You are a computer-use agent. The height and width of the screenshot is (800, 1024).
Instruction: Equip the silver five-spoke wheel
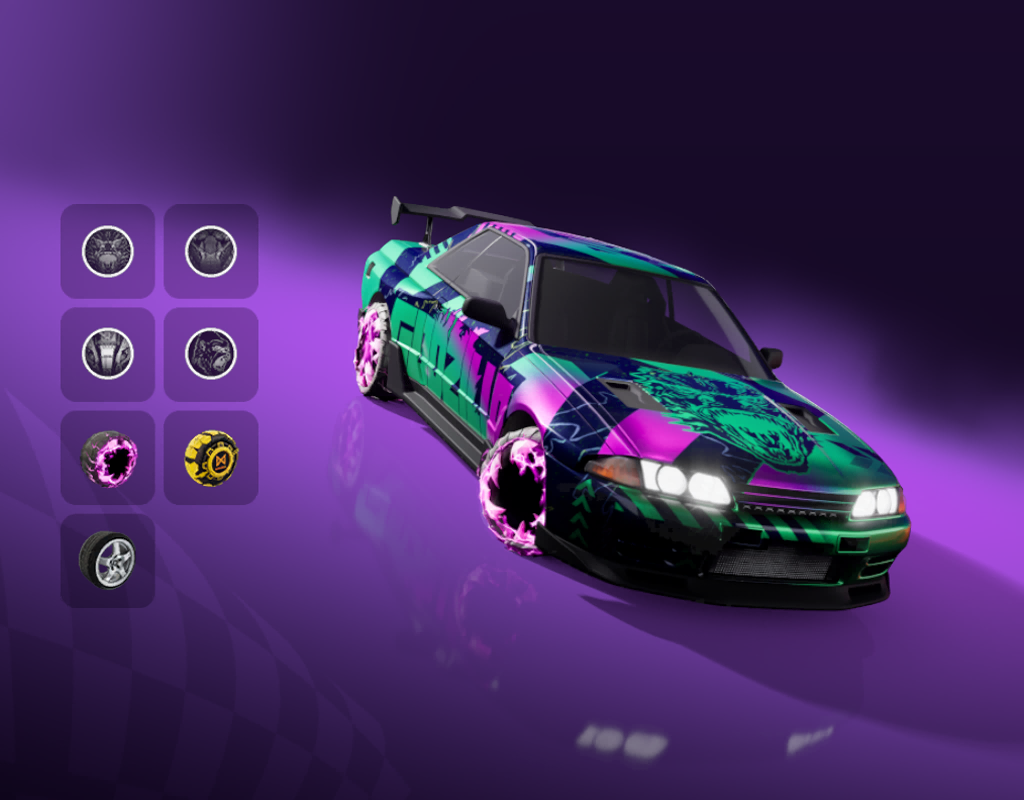(x=108, y=561)
